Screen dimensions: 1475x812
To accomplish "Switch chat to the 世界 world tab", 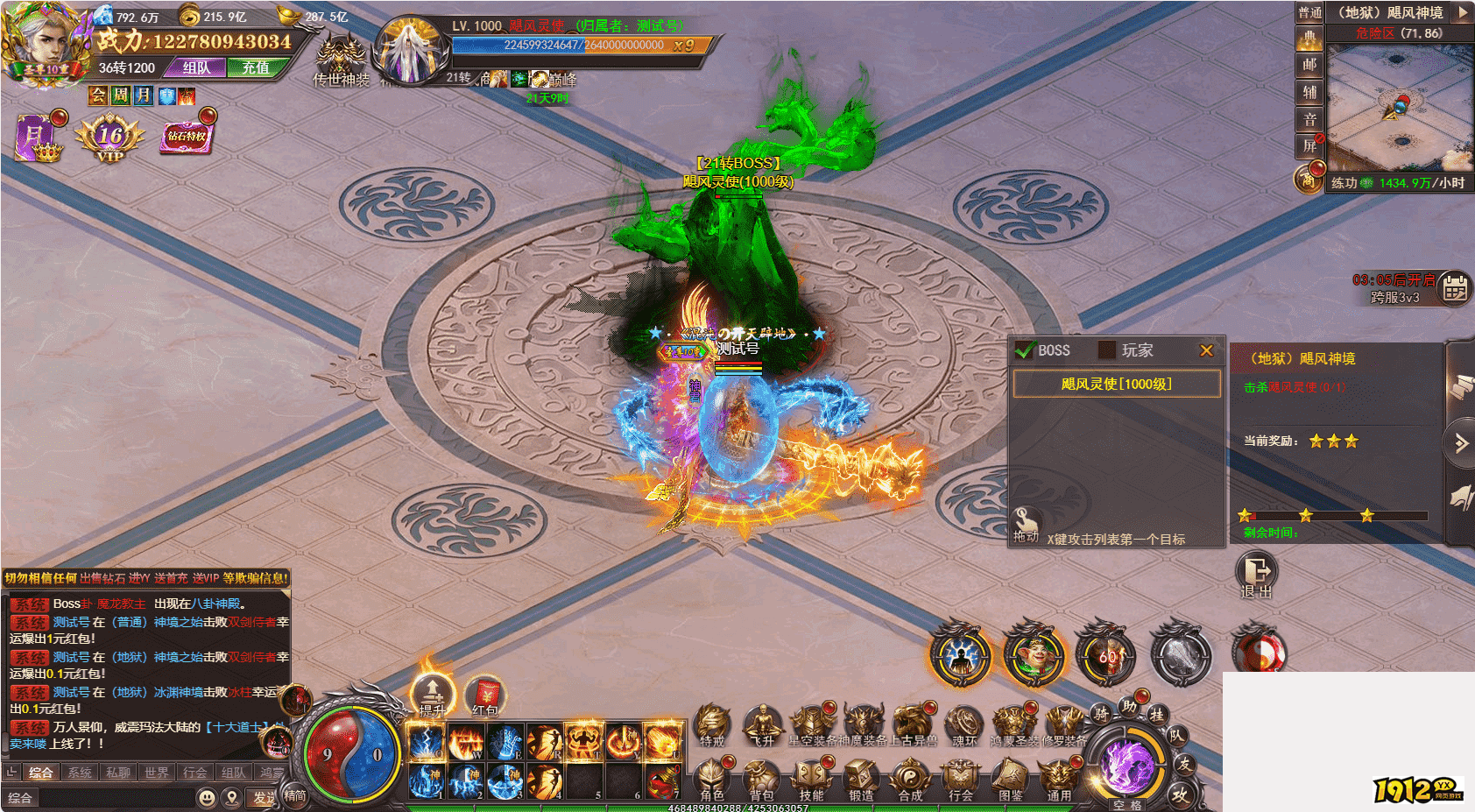I will coord(157,773).
